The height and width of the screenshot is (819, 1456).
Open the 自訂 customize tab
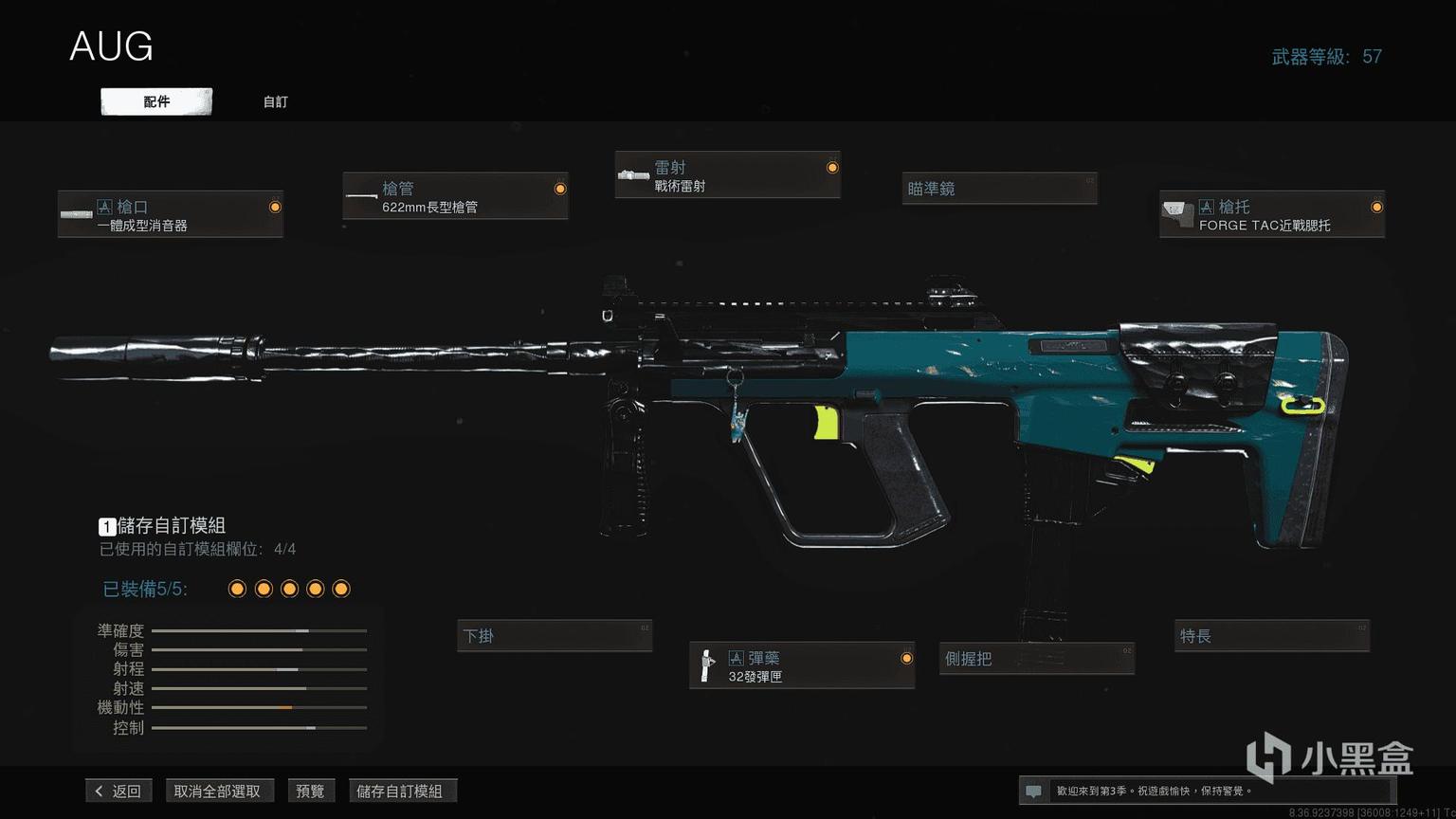pos(275,101)
